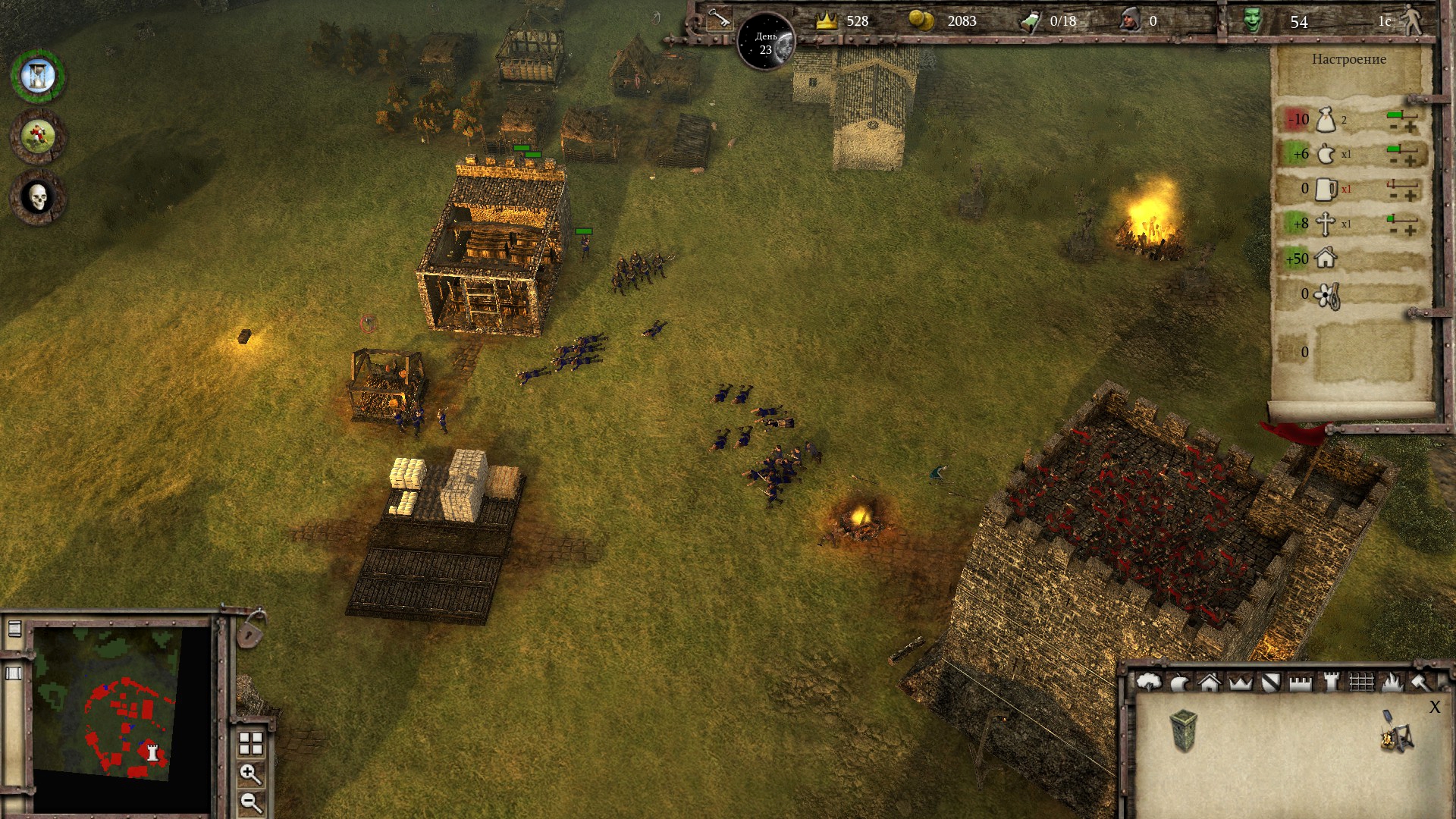1456x819 pixels.
Task: Open the crown category build tab
Action: coord(1240,682)
